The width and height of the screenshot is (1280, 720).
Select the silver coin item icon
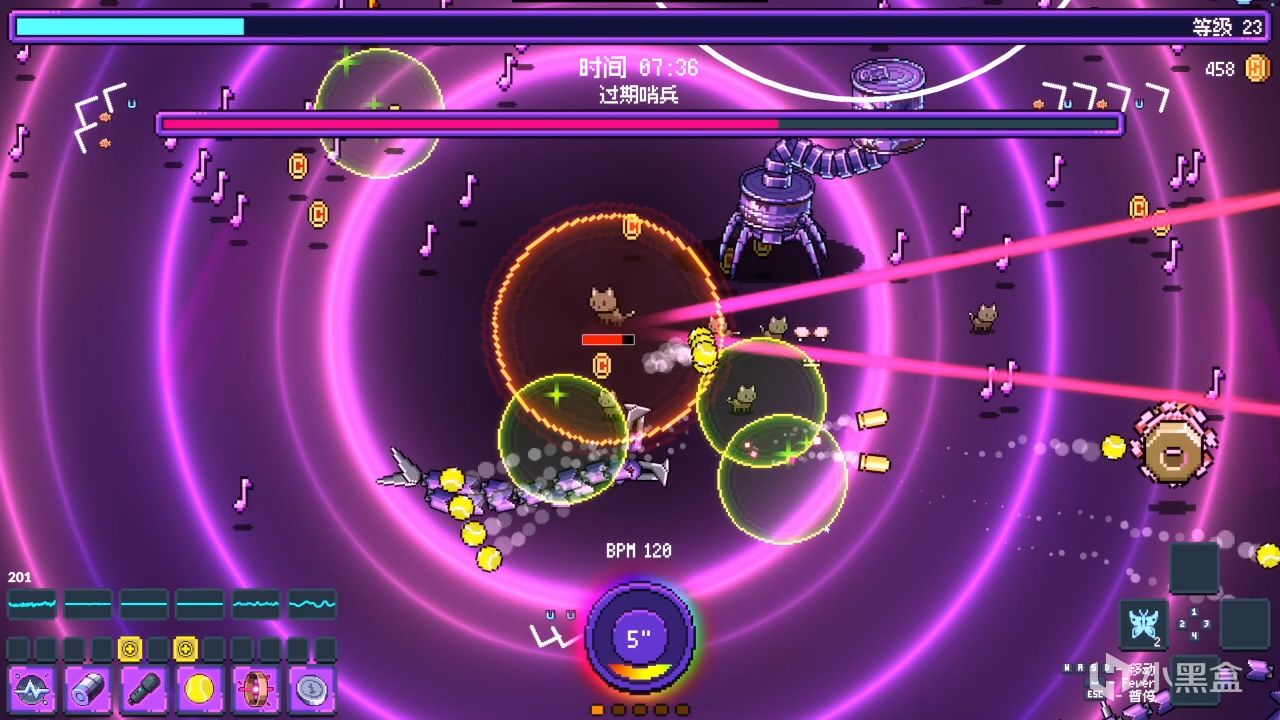point(312,690)
